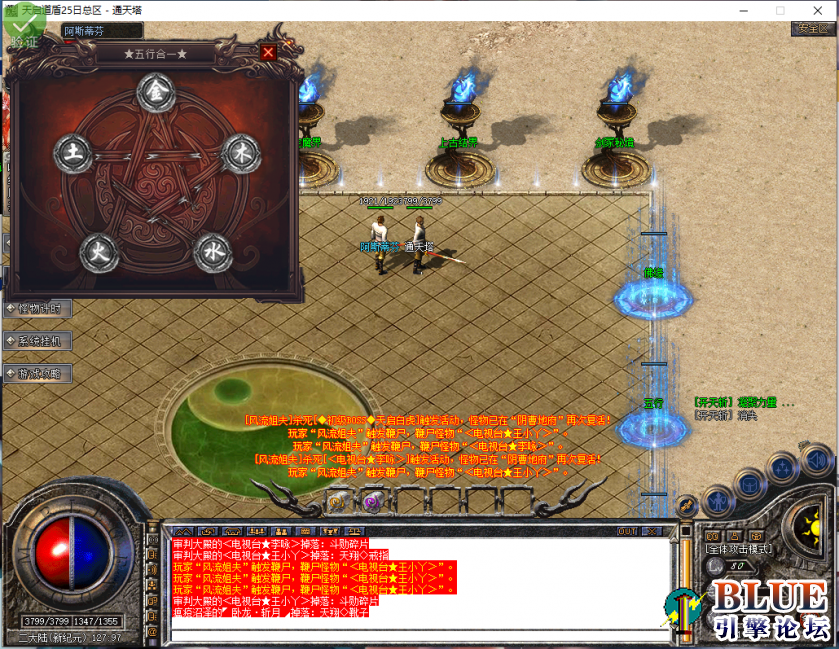This screenshot has width=839, height=649.
Task: Open the 游戏攻略 game guide
Action: (37, 373)
